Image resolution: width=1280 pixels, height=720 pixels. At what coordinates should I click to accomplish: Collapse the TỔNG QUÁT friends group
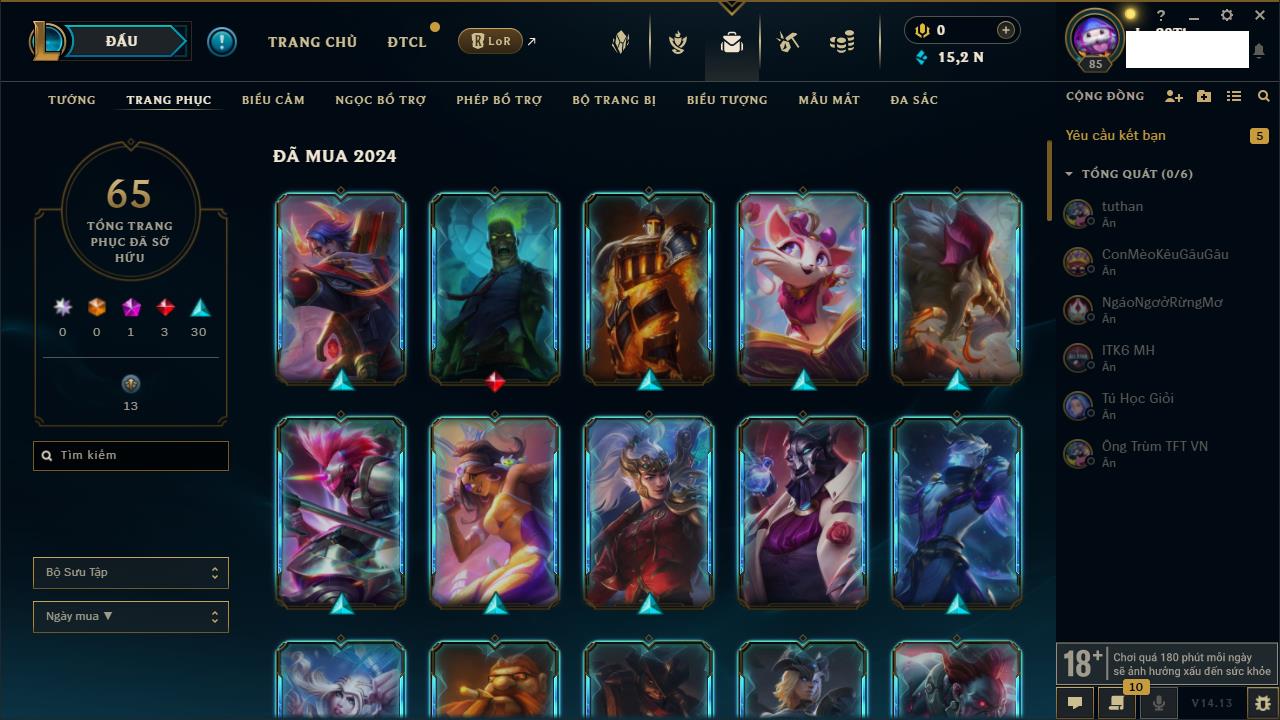tap(1068, 174)
